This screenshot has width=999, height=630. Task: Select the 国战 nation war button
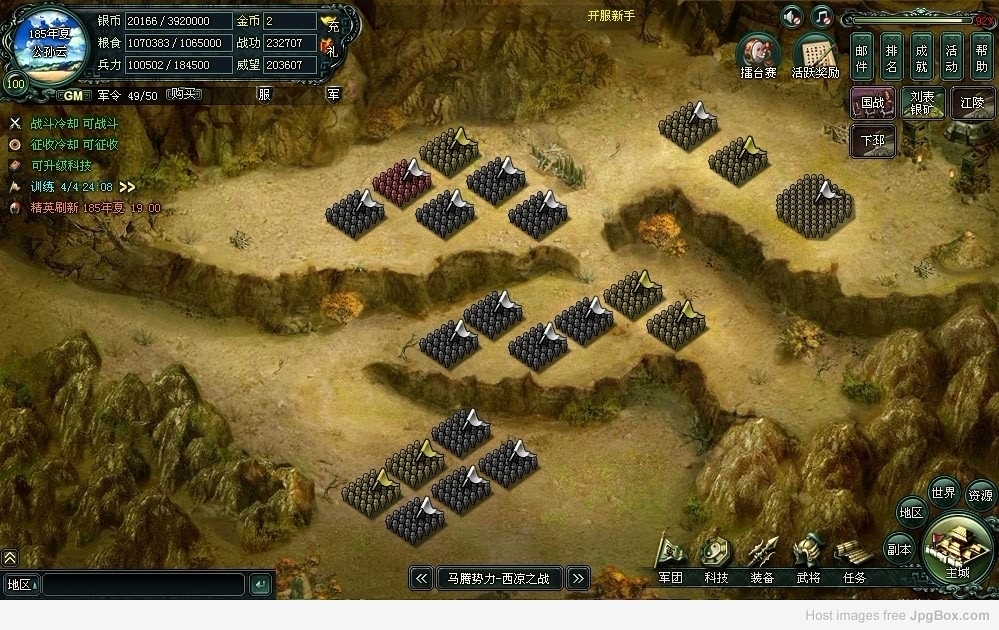pyautogui.click(x=872, y=102)
